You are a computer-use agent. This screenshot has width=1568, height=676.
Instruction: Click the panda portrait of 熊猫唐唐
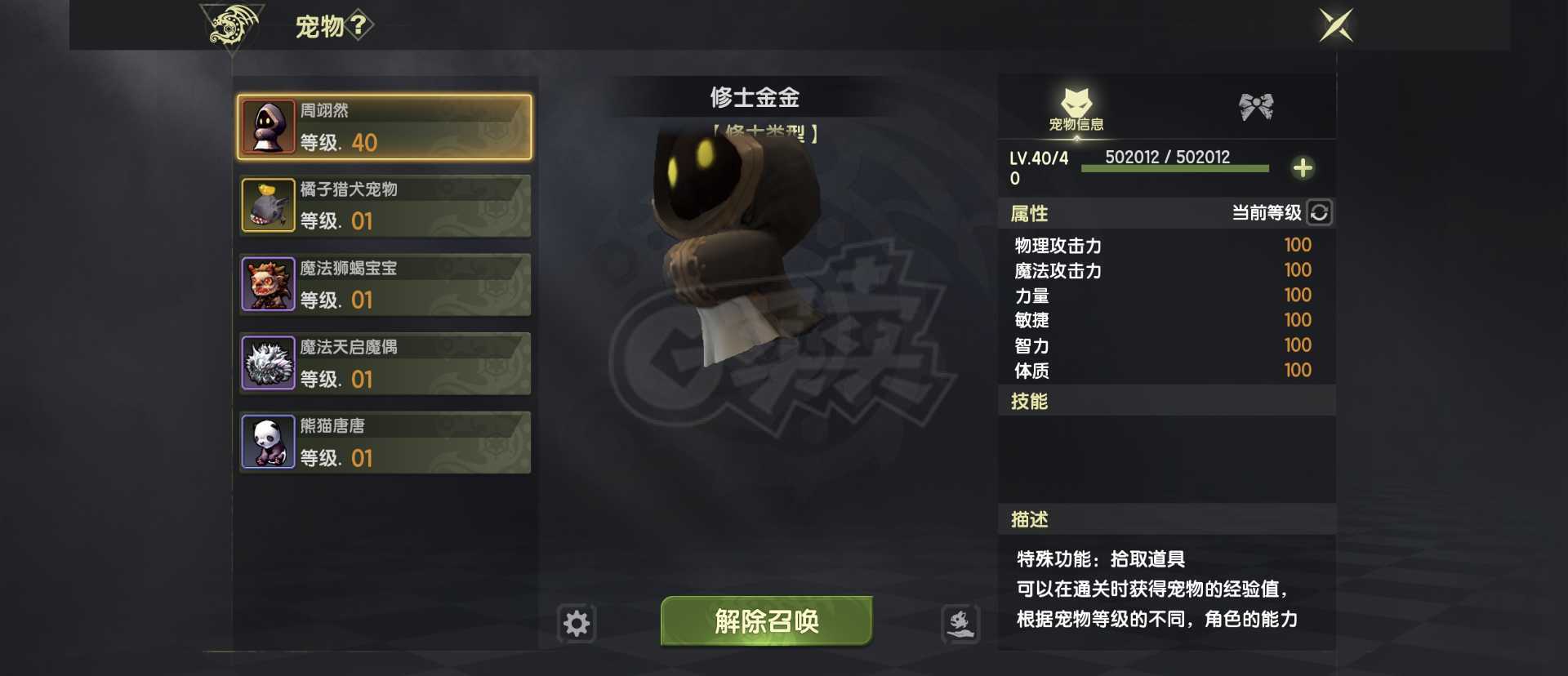pos(268,442)
